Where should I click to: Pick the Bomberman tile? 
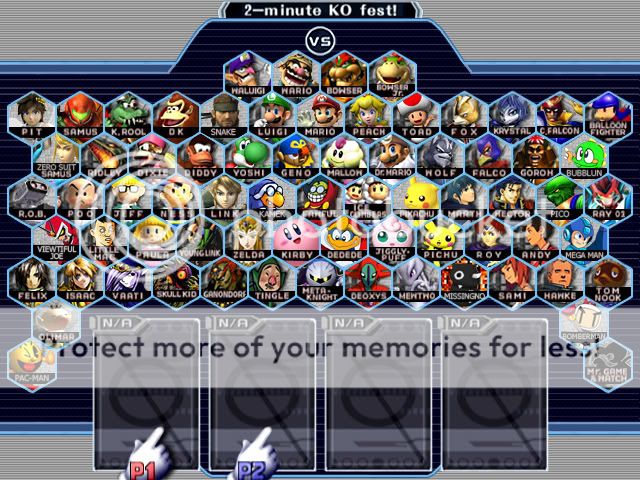point(584,320)
